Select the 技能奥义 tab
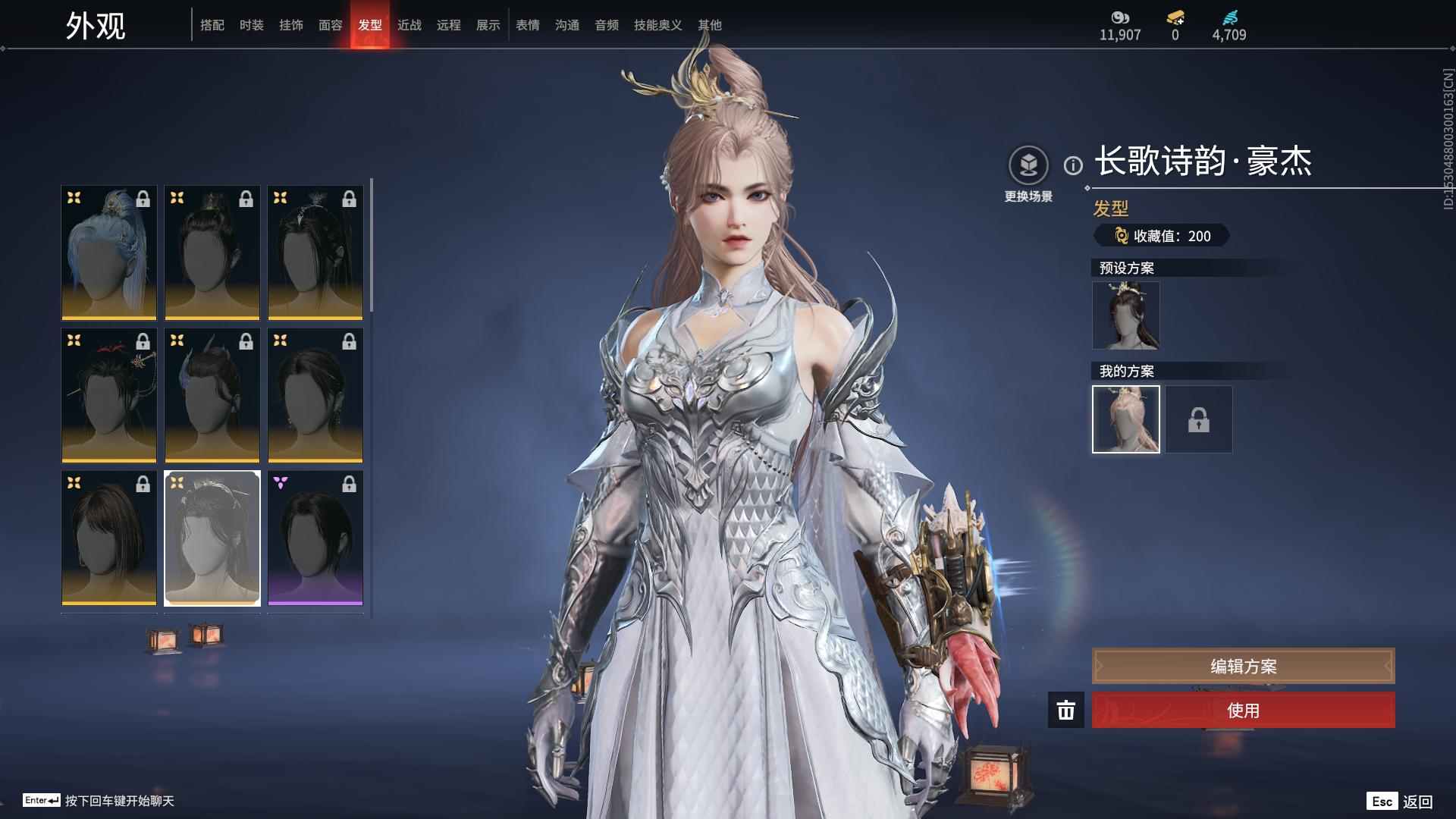Viewport: 1456px width, 819px height. [657, 25]
